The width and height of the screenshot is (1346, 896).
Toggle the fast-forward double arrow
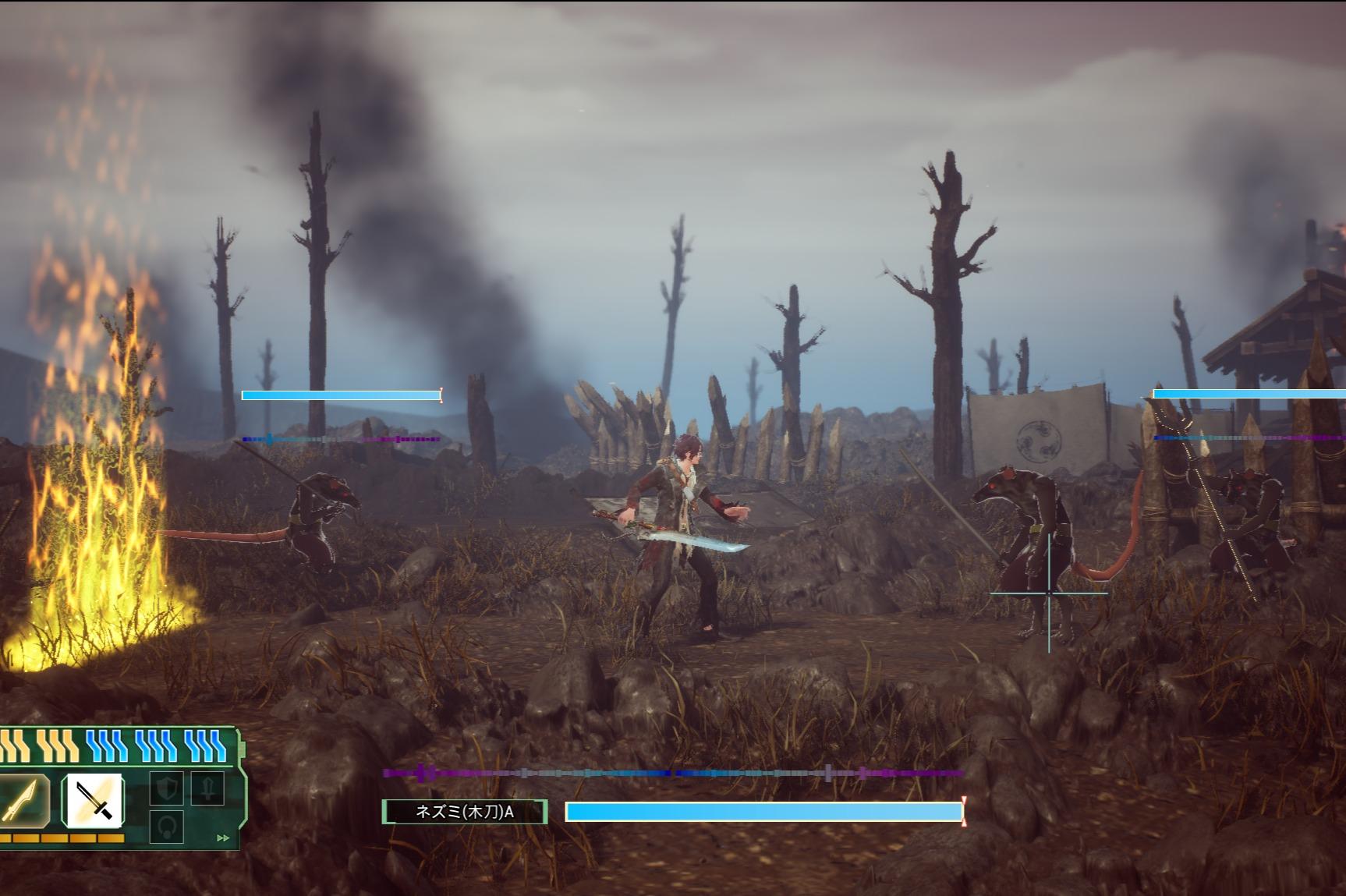(x=223, y=838)
